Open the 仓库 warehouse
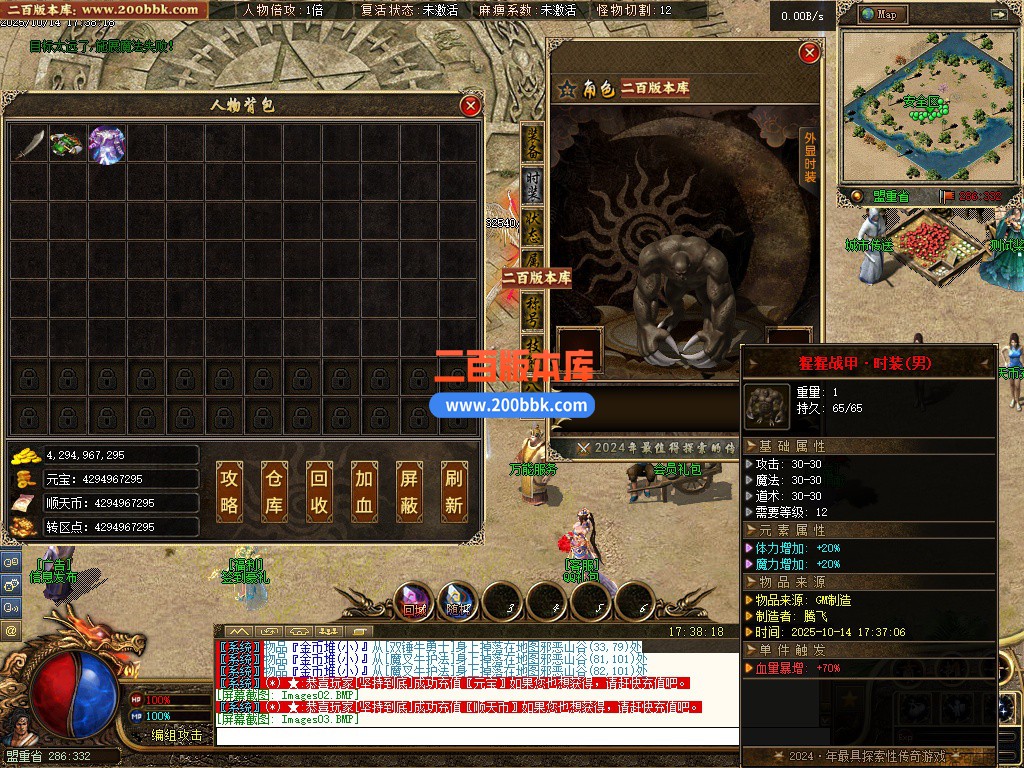Viewport: 1024px width, 768px height. [274, 492]
